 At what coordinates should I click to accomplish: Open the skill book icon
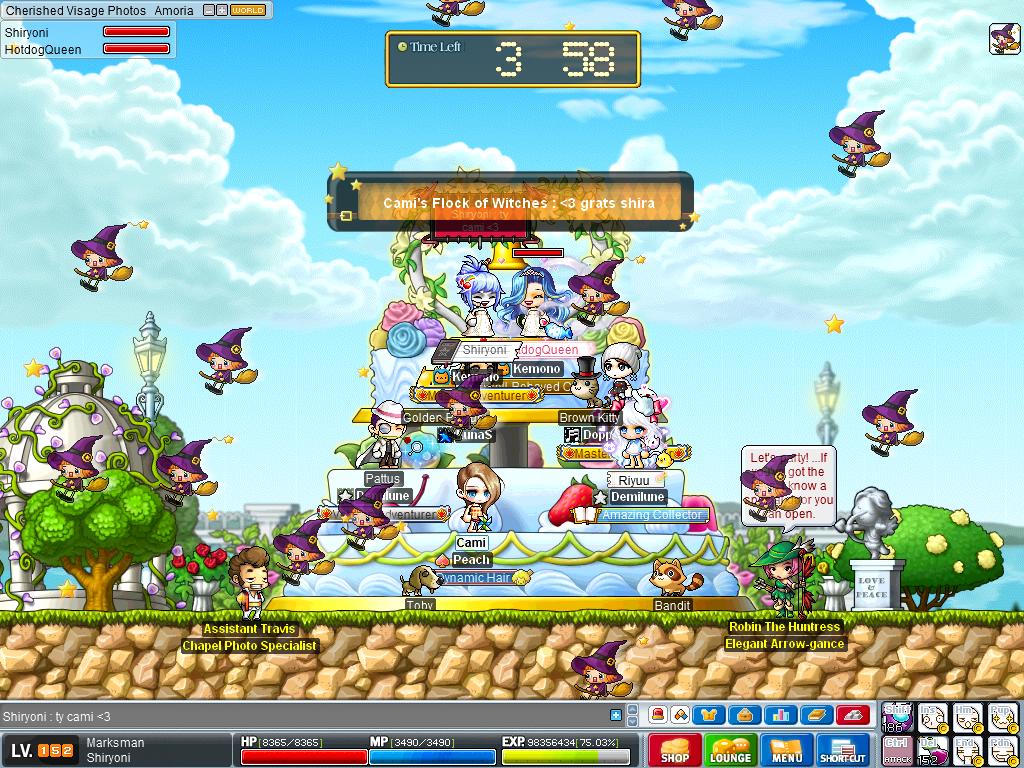point(816,715)
